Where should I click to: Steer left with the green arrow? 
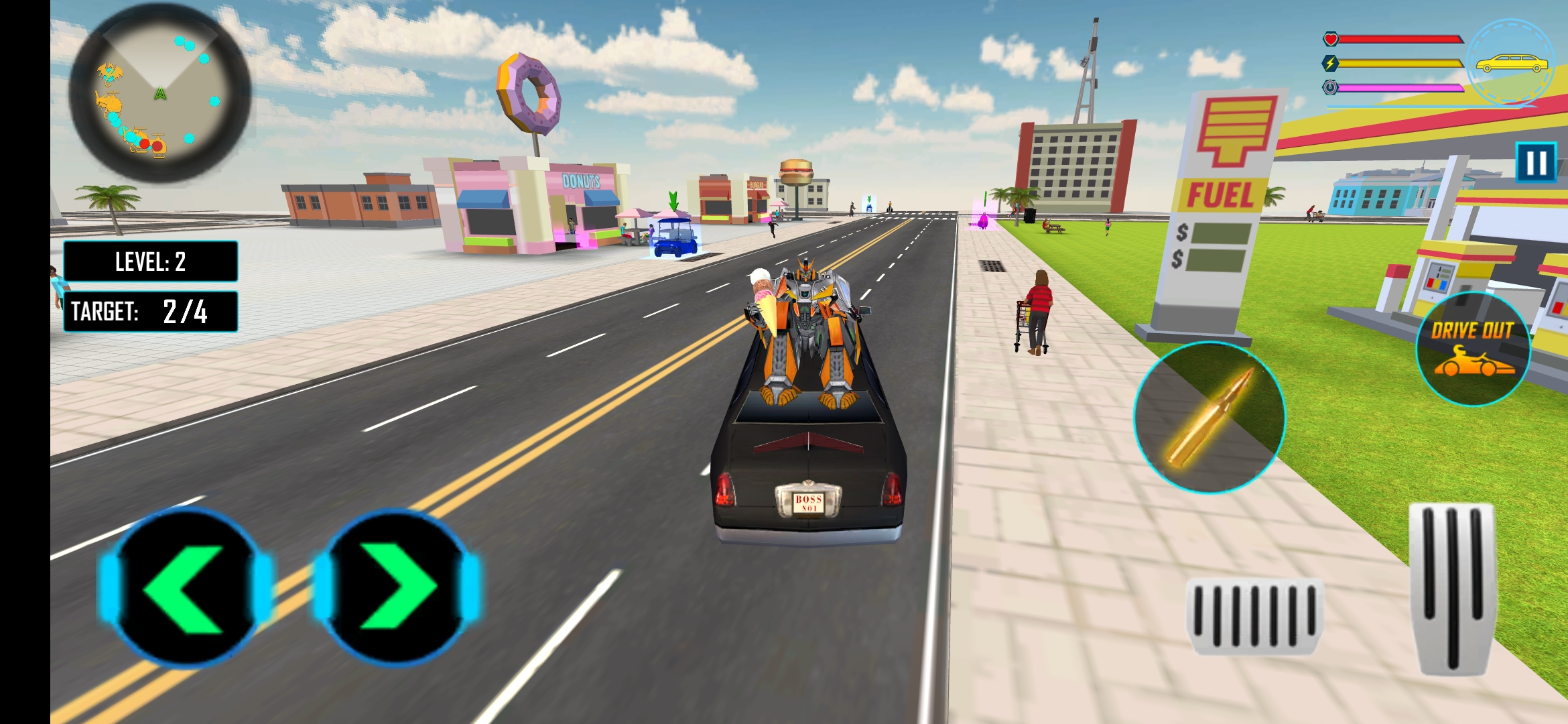(186, 589)
